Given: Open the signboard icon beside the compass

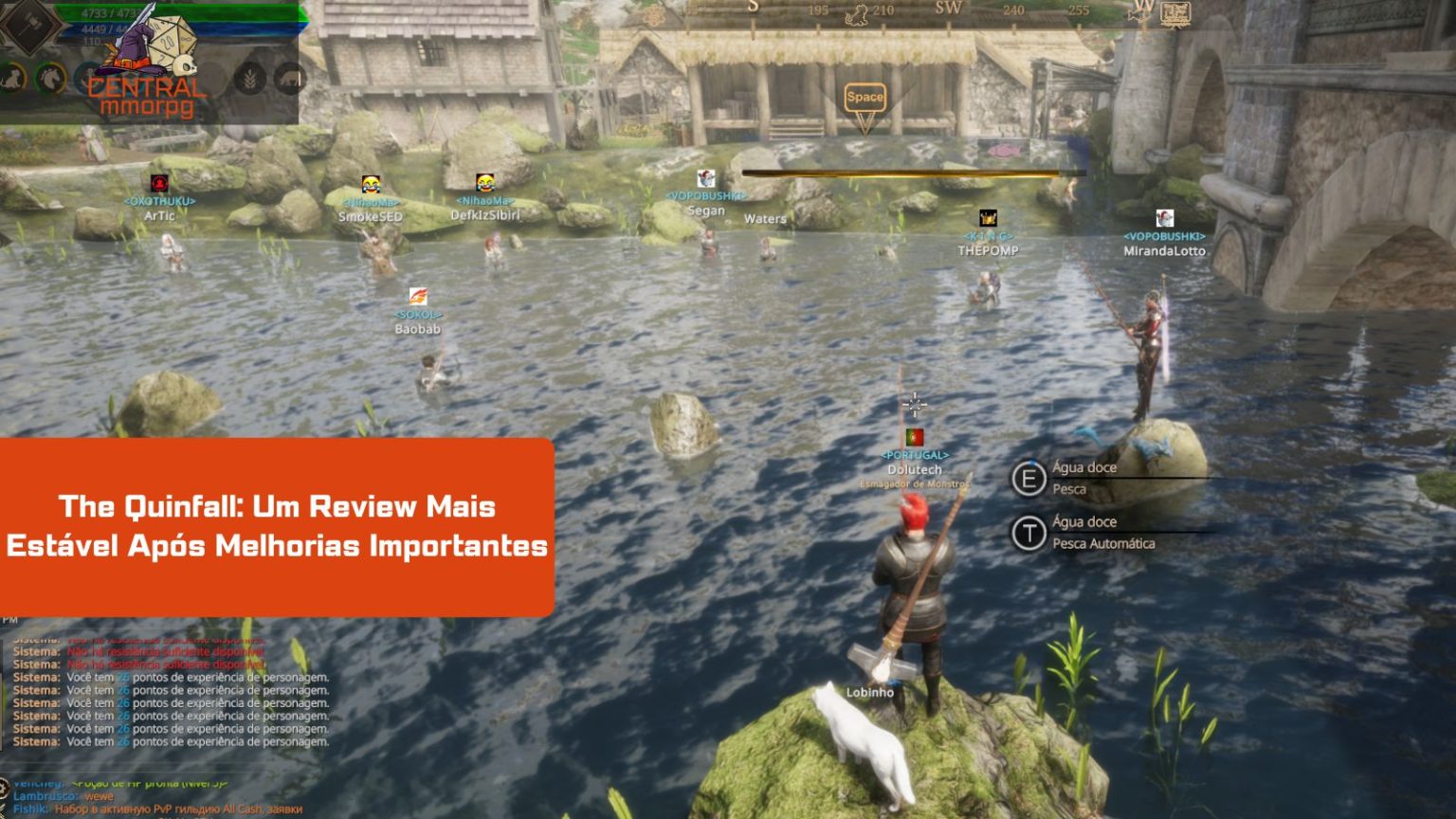Looking at the screenshot, I should click(x=1175, y=13).
